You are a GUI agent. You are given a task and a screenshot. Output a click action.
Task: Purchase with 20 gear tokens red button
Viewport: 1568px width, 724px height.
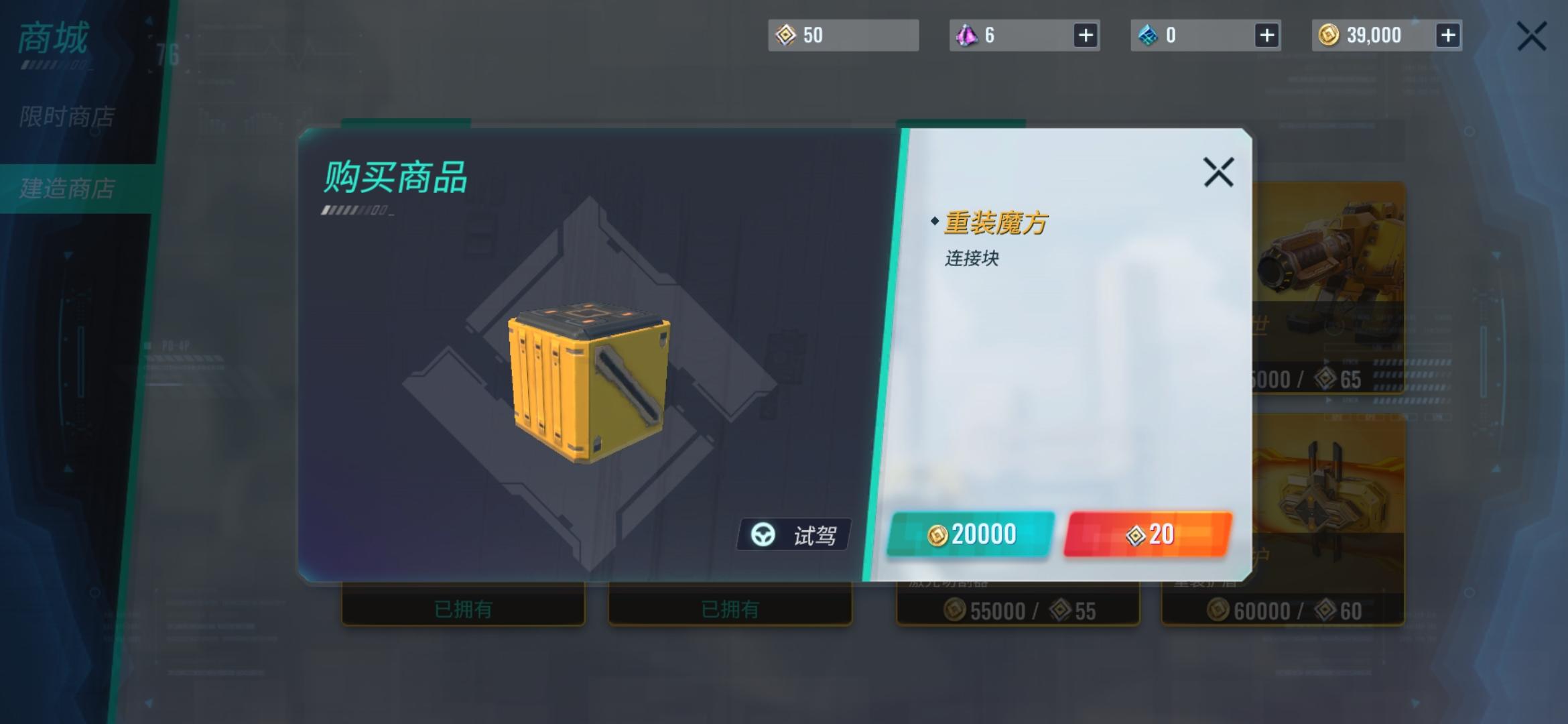click(x=1147, y=534)
